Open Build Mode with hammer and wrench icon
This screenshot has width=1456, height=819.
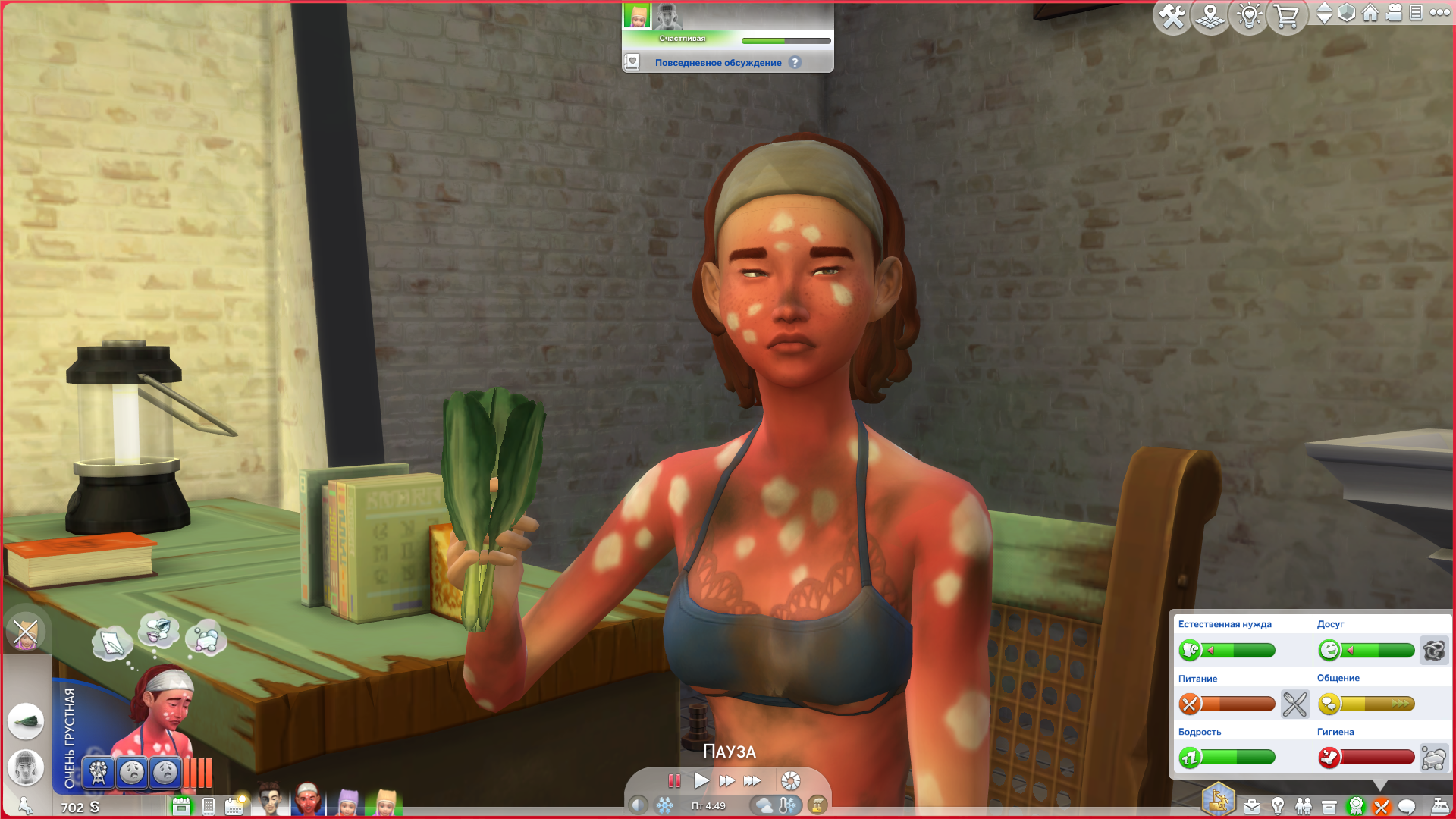[x=1172, y=17]
